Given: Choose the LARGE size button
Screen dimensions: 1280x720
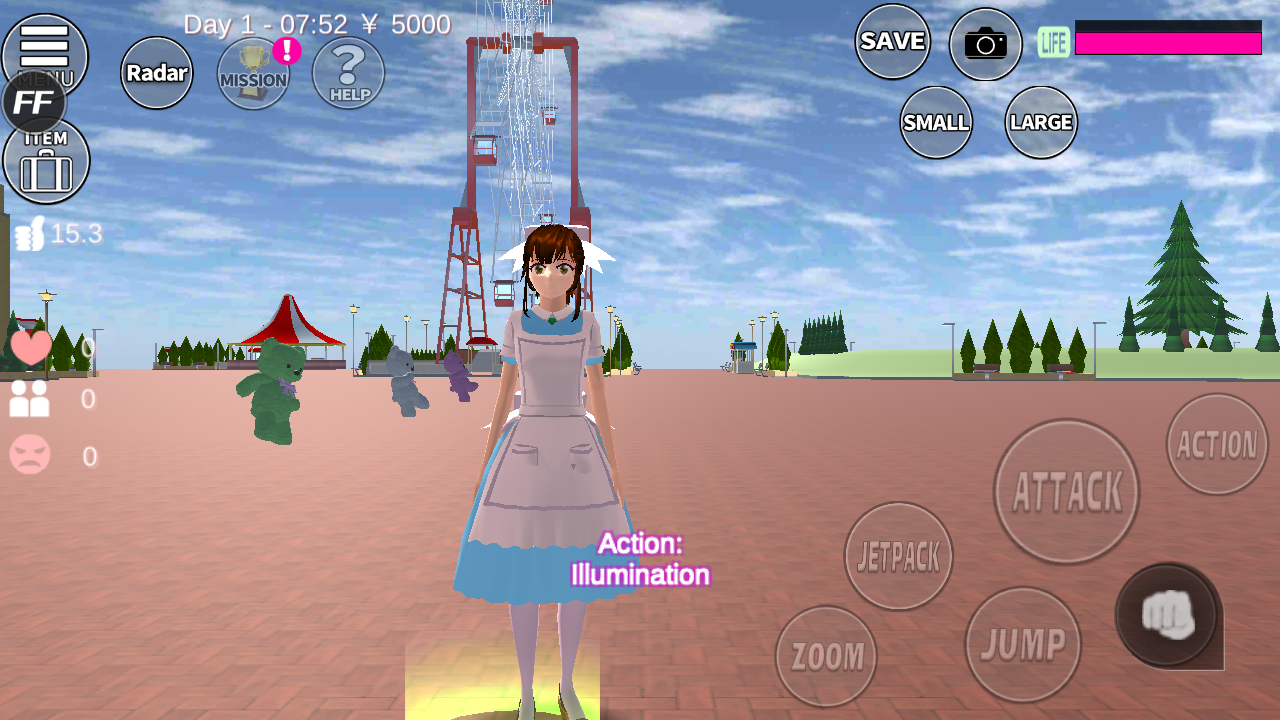Looking at the screenshot, I should pos(1041,122).
